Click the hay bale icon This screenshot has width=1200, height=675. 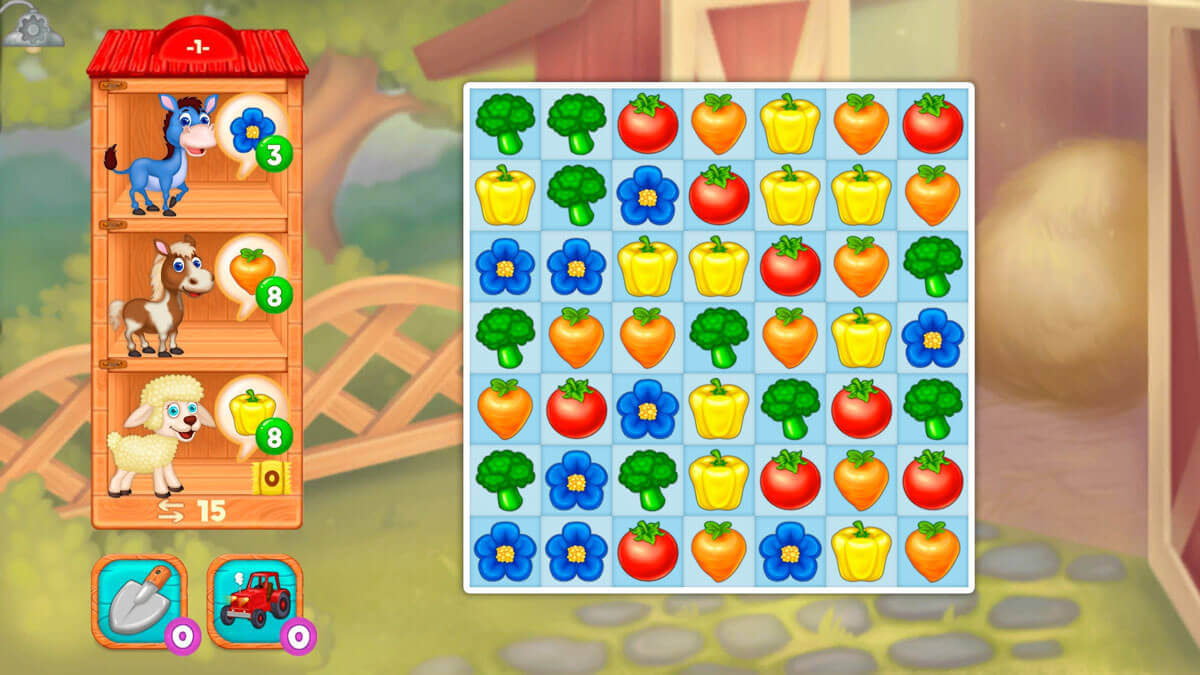pyautogui.click(x=270, y=477)
